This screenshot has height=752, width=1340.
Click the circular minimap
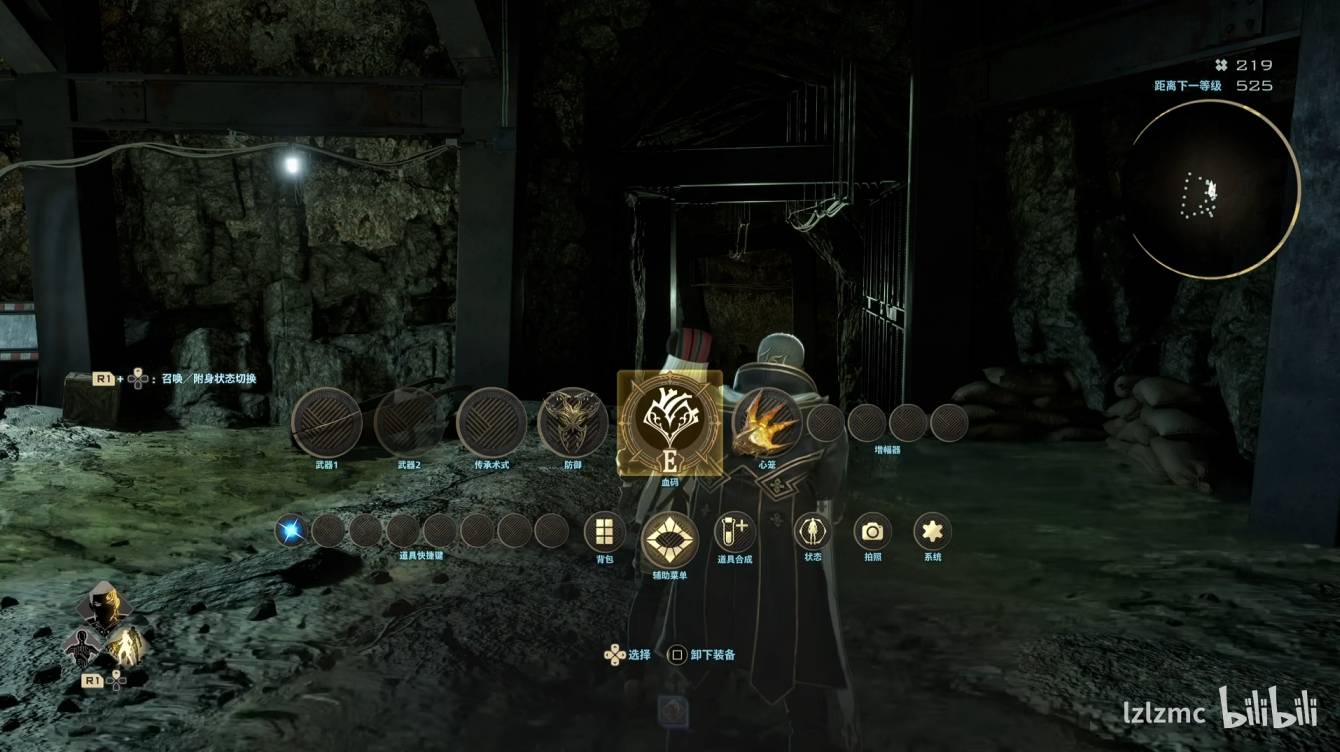(x=1213, y=189)
